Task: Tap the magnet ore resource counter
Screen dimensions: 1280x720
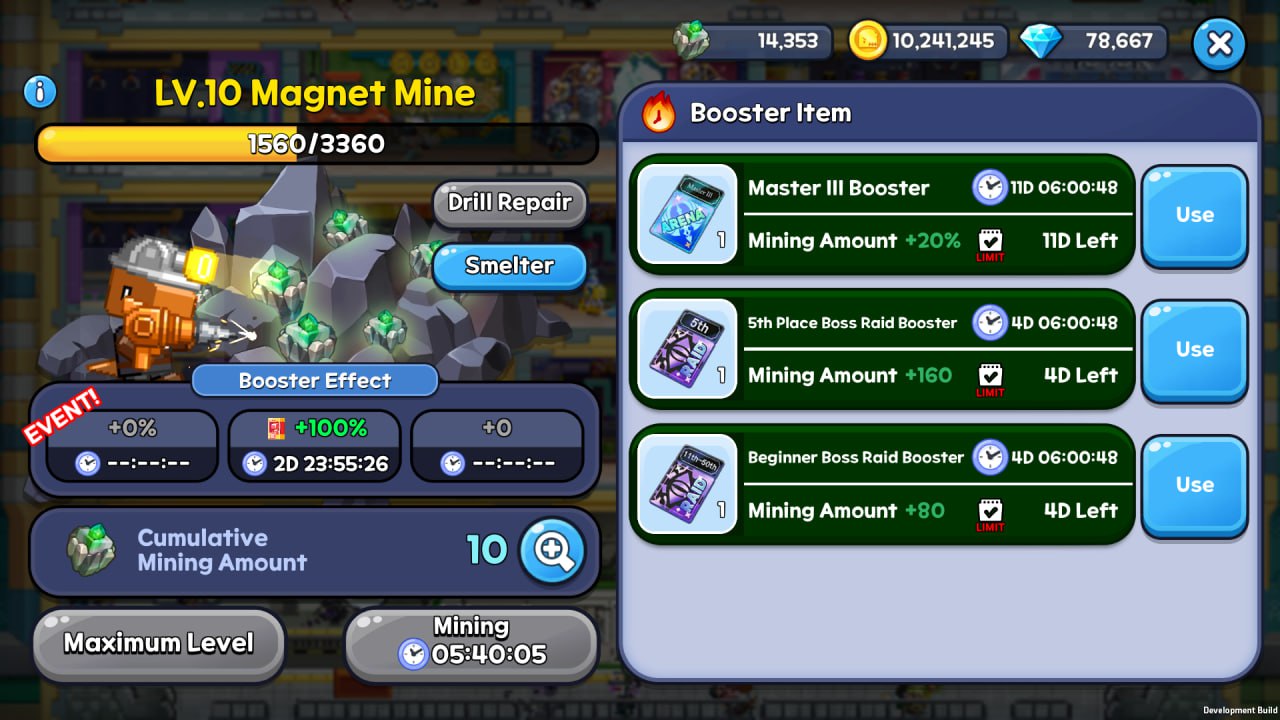Action: 752,42
